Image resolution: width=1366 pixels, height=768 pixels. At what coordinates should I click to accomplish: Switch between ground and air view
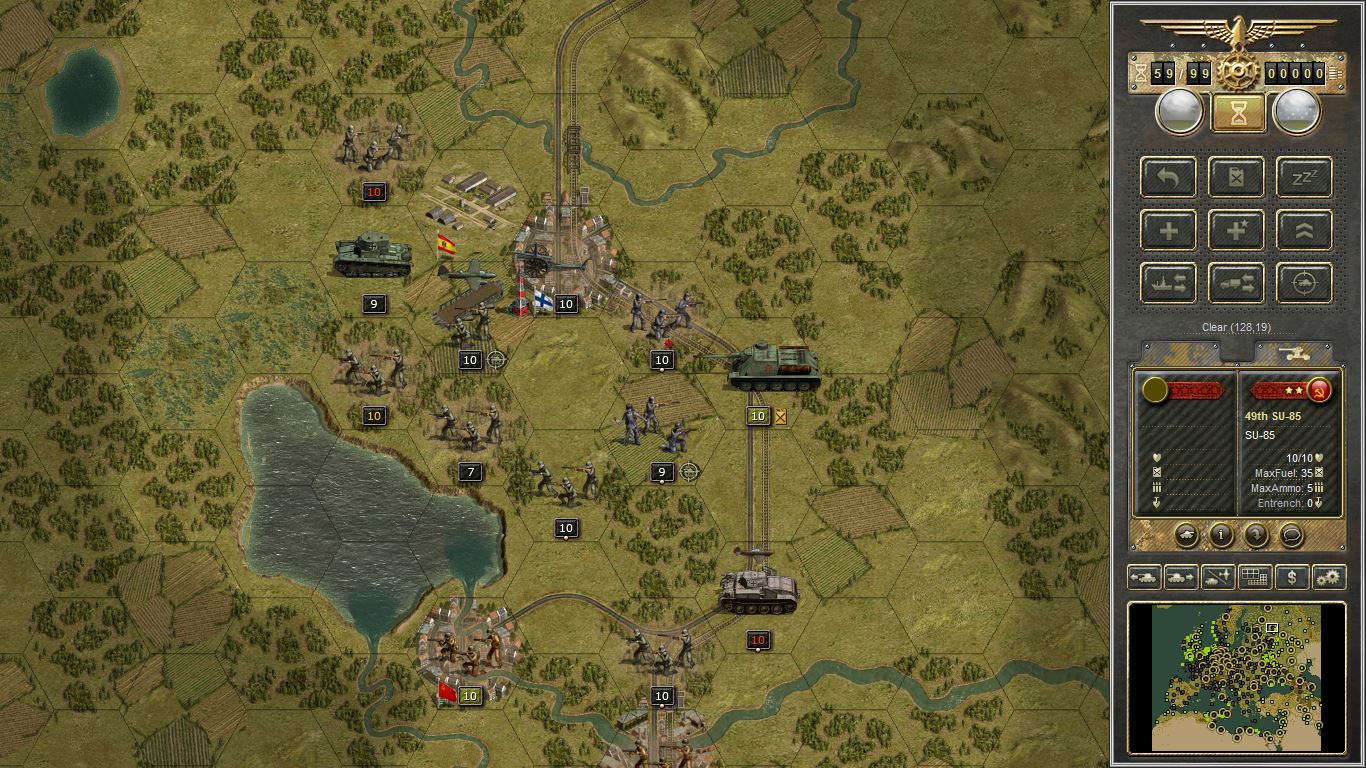pyautogui.click(x=1217, y=577)
